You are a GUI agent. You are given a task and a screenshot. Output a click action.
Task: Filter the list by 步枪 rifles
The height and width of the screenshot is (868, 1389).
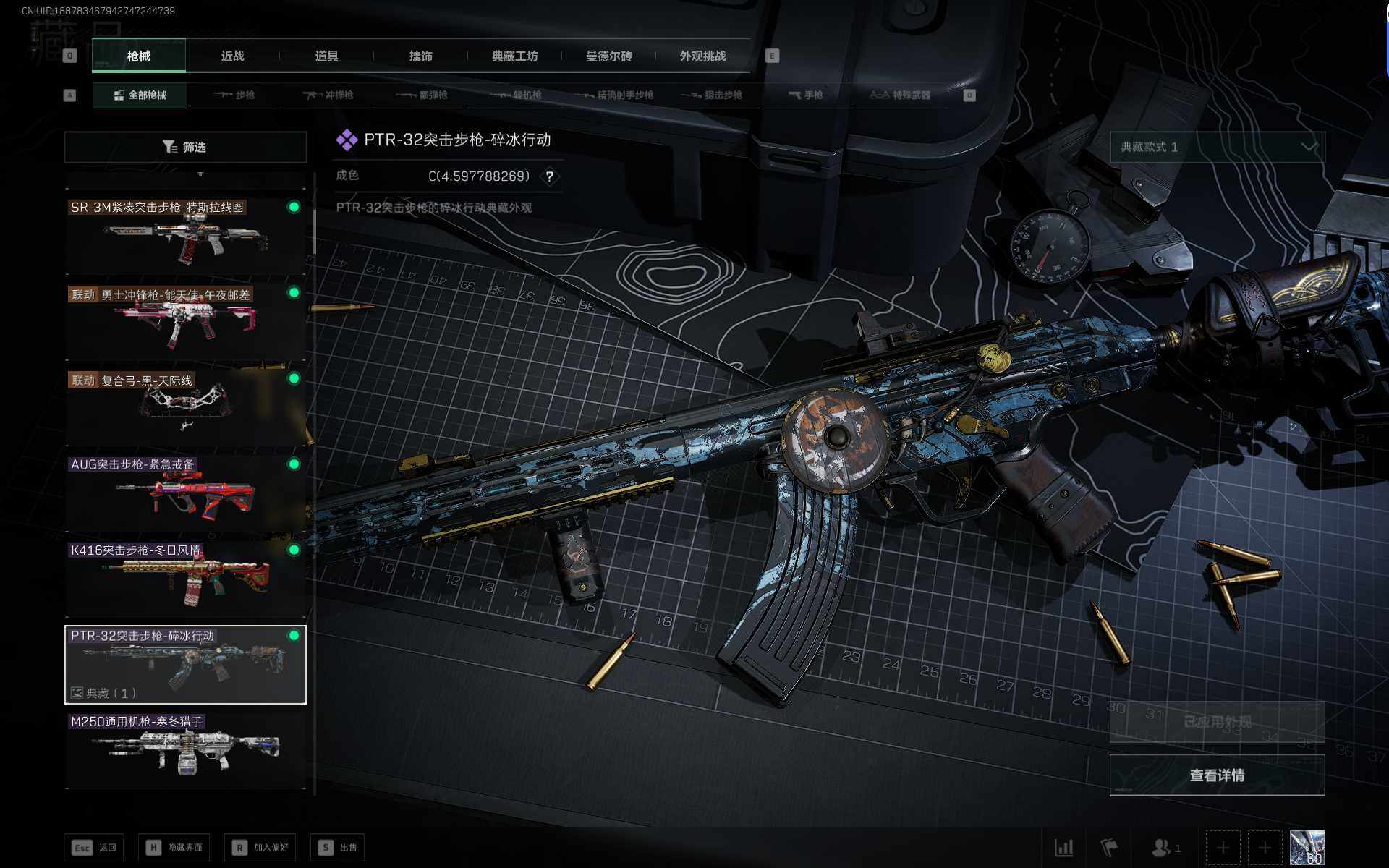pyautogui.click(x=234, y=95)
